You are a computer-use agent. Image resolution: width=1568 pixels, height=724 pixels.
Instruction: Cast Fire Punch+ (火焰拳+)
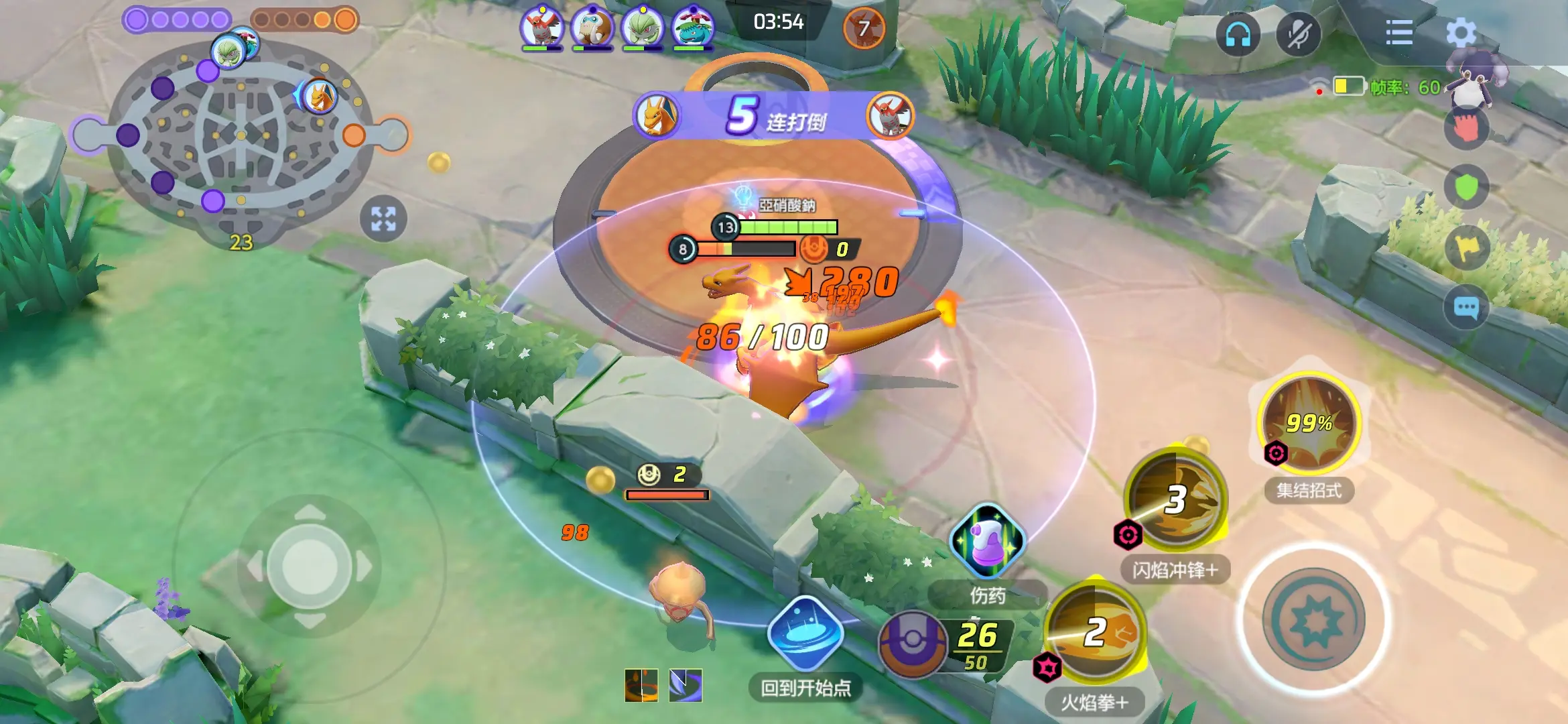[1095, 633]
